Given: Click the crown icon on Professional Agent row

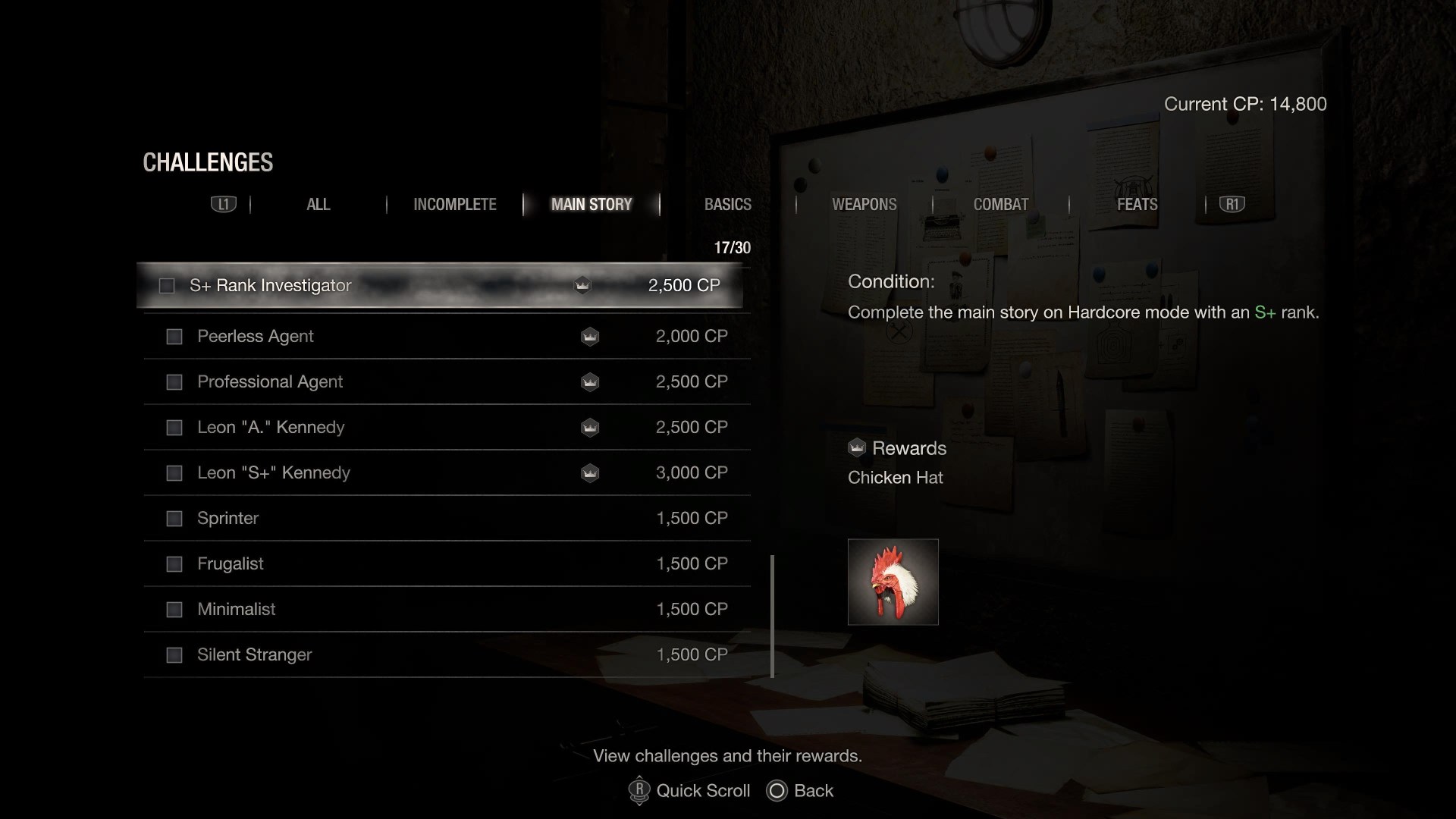Looking at the screenshot, I should (590, 382).
